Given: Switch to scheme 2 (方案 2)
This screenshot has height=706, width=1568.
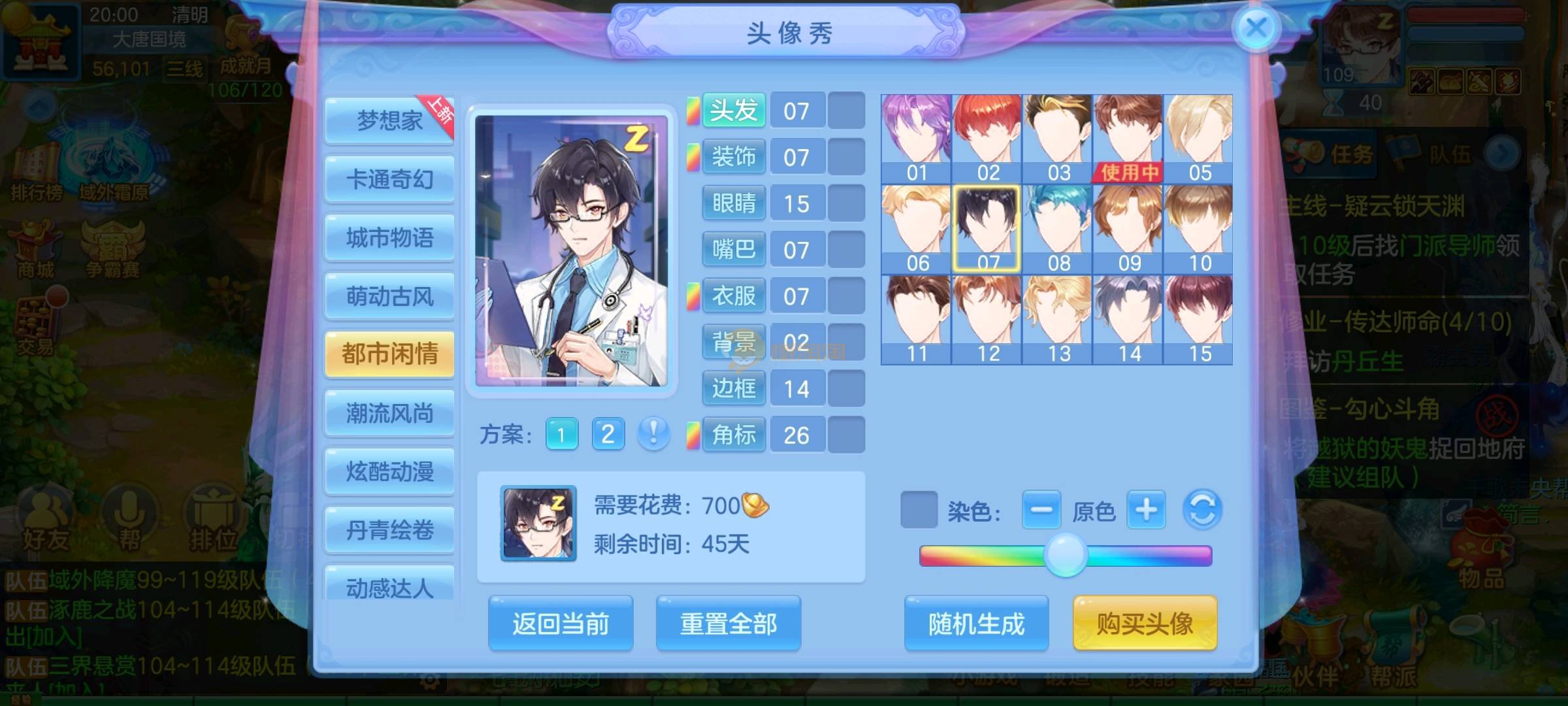Looking at the screenshot, I should coord(608,434).
